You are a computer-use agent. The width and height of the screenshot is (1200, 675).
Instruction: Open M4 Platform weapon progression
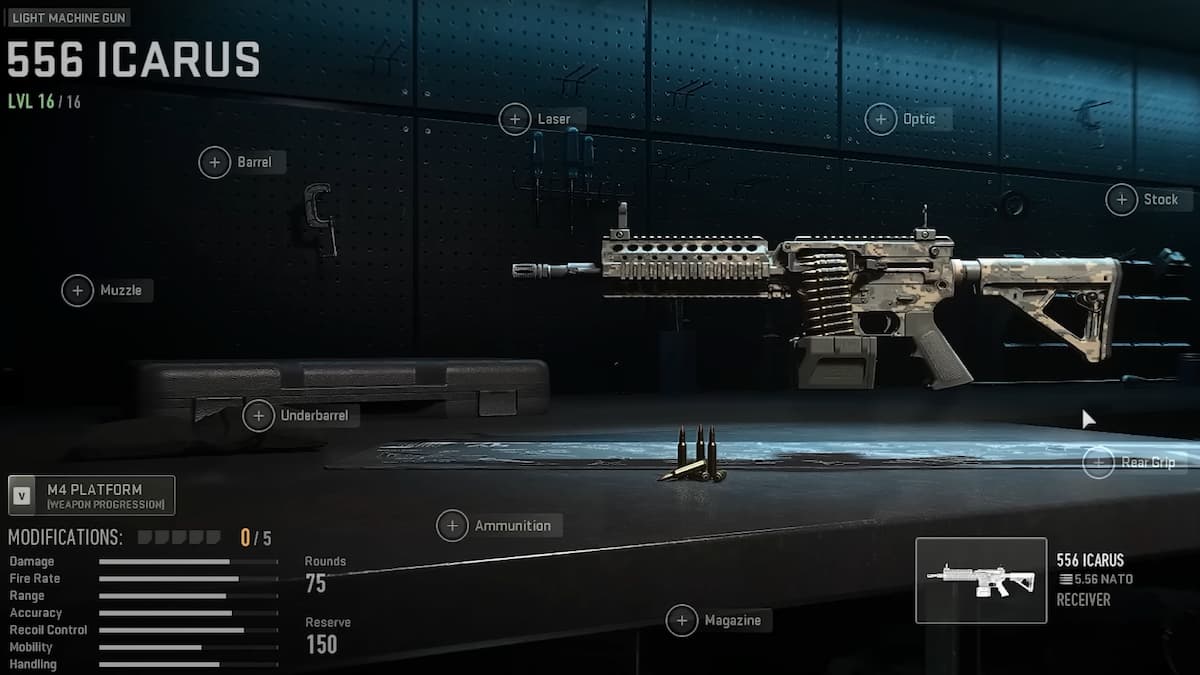click(x=92, y=496)
